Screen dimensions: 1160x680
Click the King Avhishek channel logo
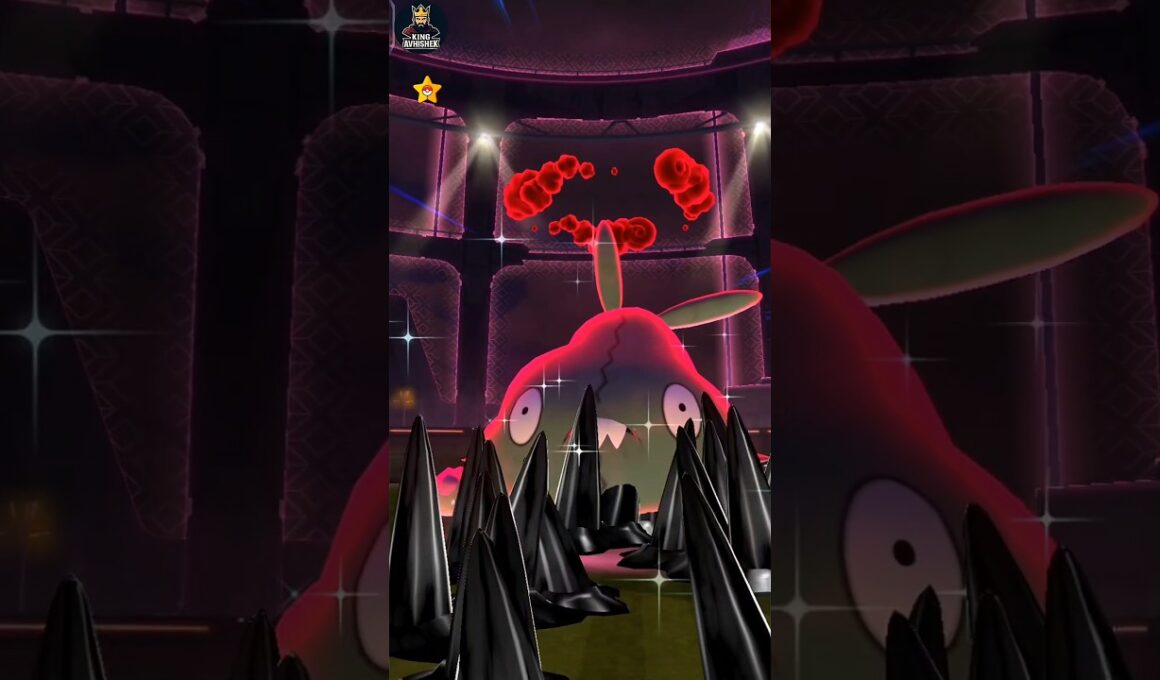point(420,26)
